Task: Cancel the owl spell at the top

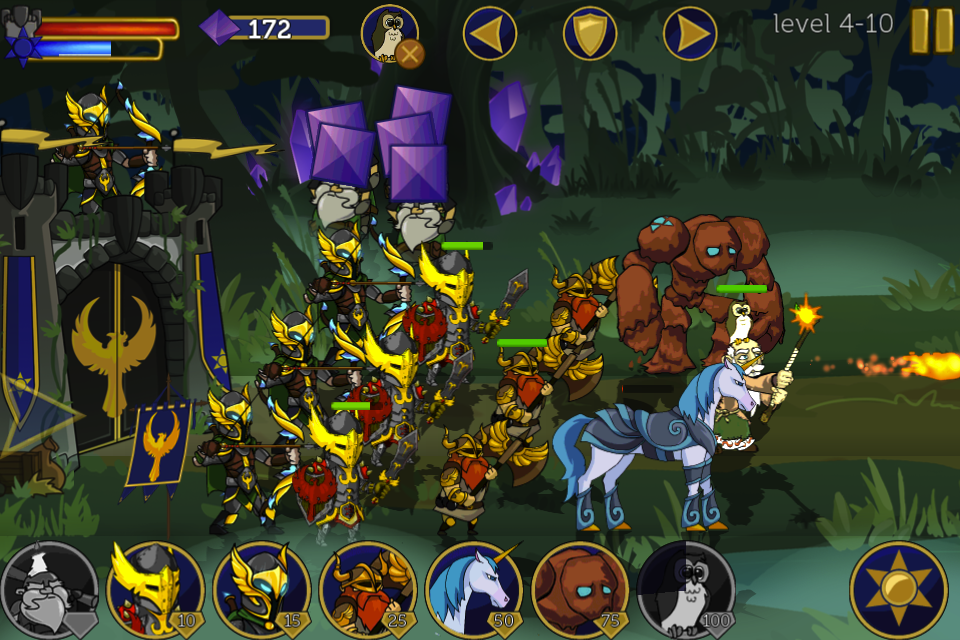Action: click(x=409, y=52)
